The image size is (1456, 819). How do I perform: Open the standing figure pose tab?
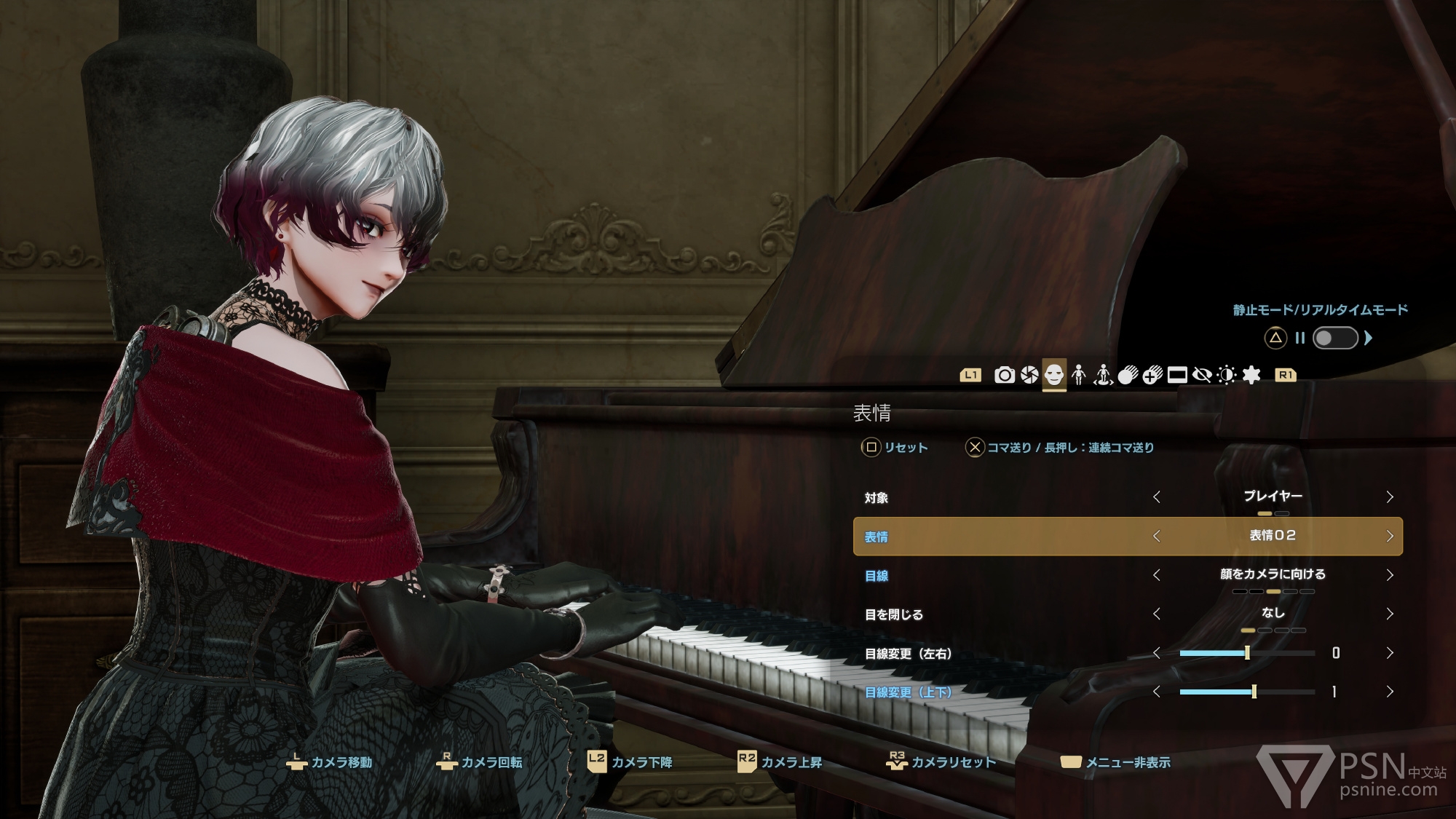(x=1078, y=375)
